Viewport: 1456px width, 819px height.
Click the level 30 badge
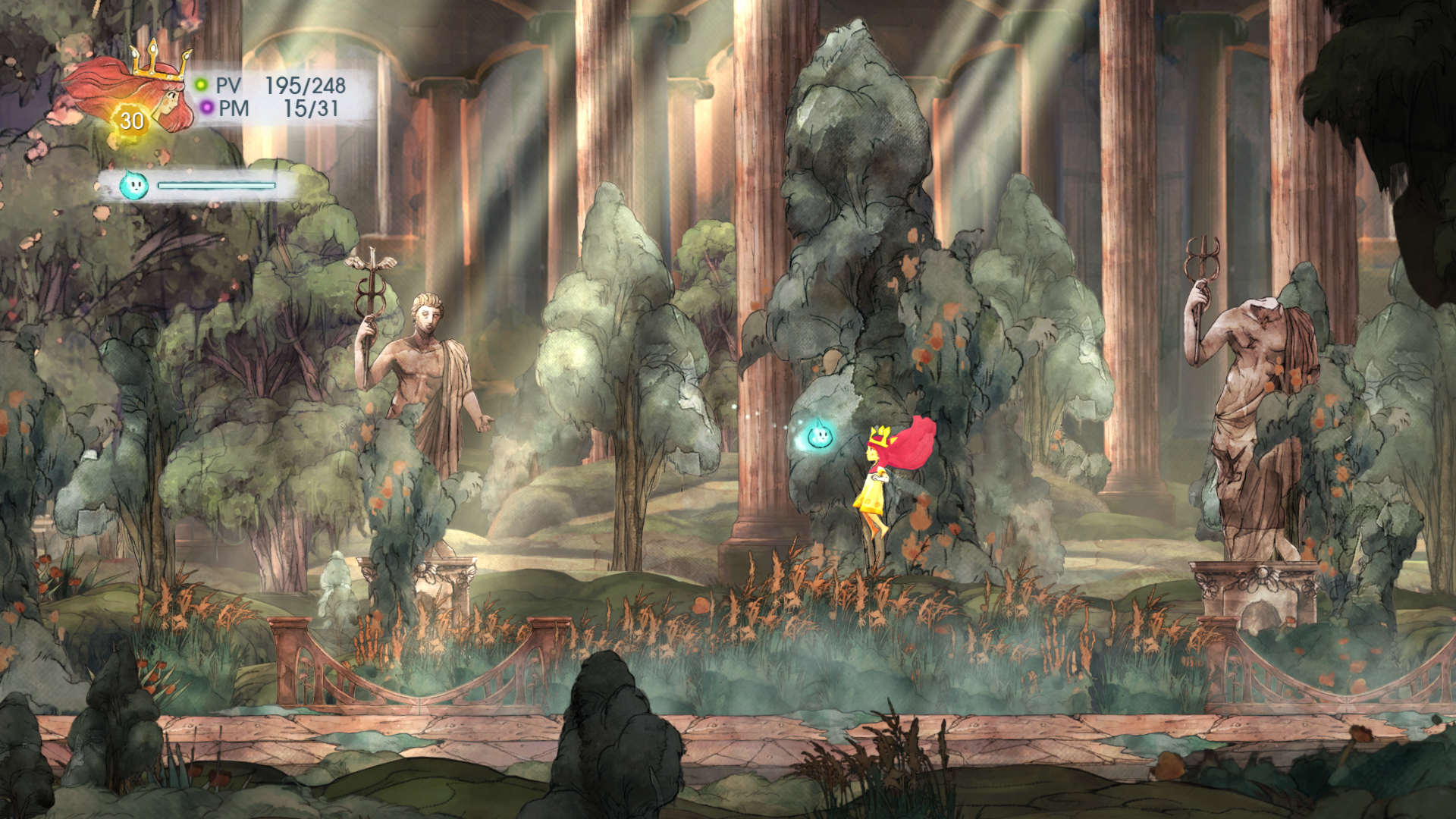pos(131,121)
